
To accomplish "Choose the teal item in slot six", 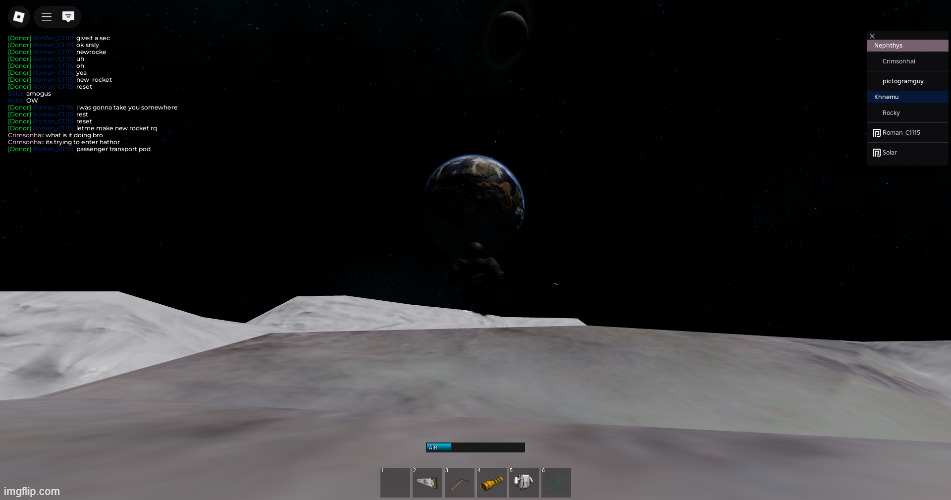I will click(555, 483).
